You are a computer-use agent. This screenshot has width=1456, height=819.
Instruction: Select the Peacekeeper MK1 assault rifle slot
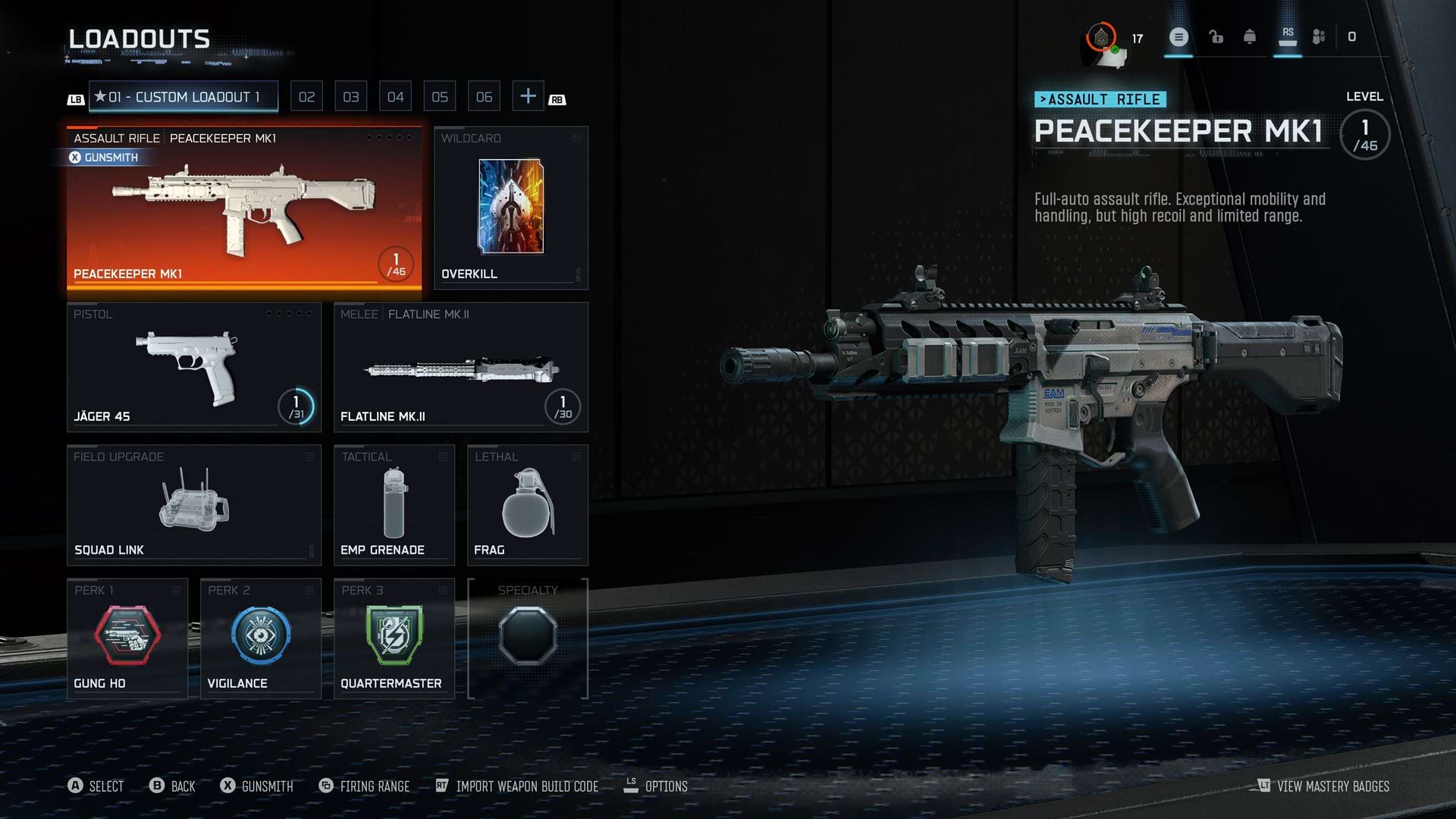pos(243,208)
